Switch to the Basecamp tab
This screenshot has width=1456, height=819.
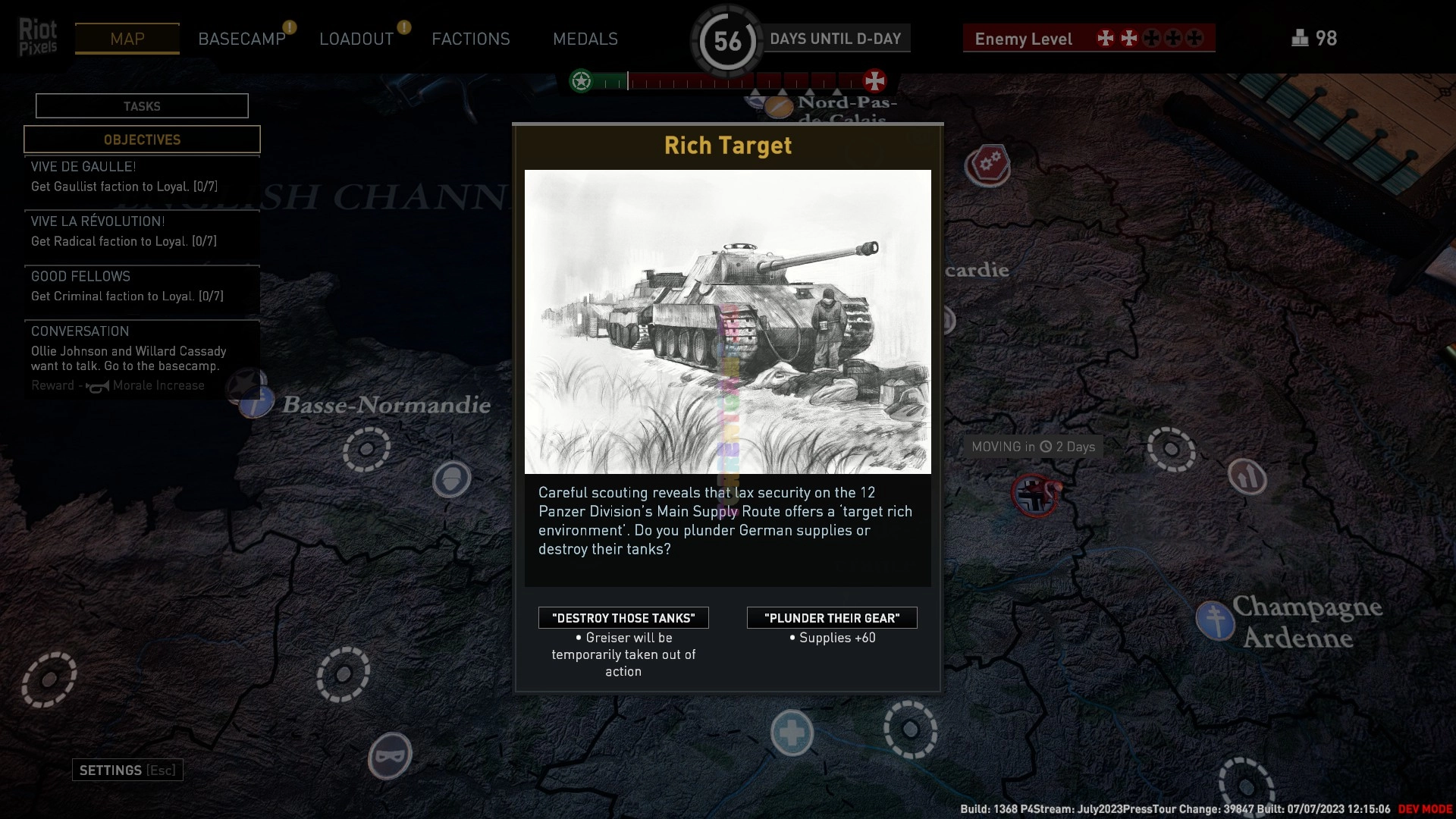tap(242, 39)
